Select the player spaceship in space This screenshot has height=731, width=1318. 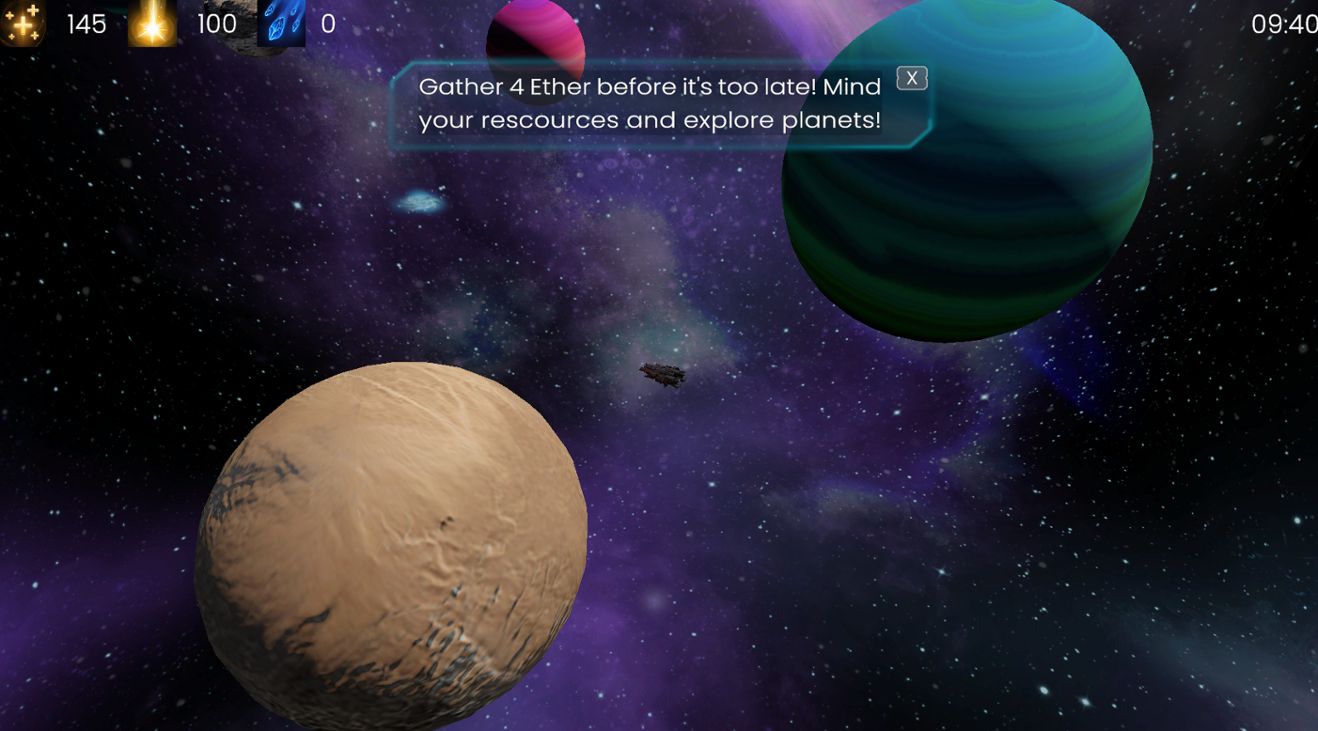pos(664,374)
